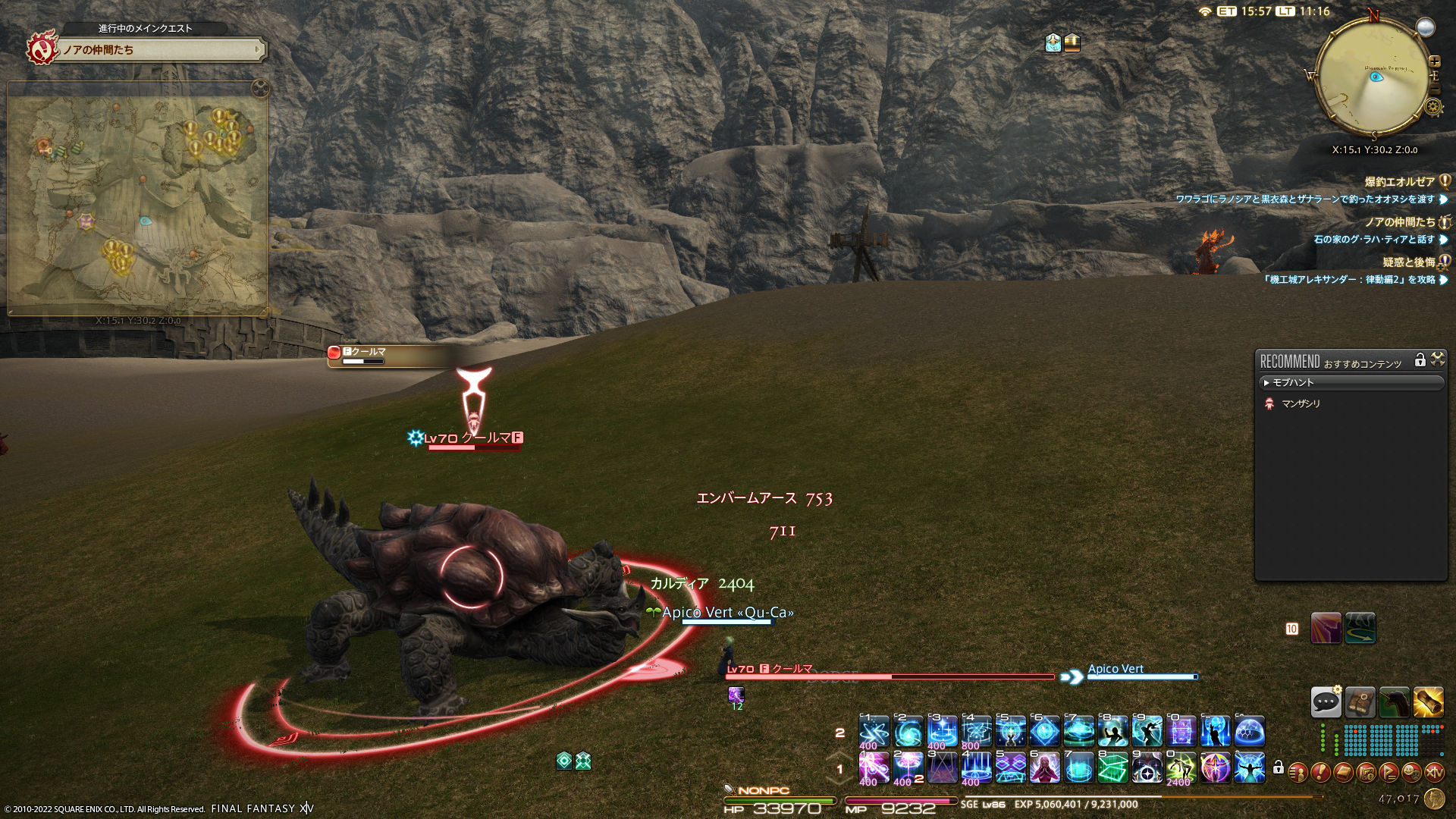
Task: Zoom out the minimap with the minus button
Action: coord(1434,90)
